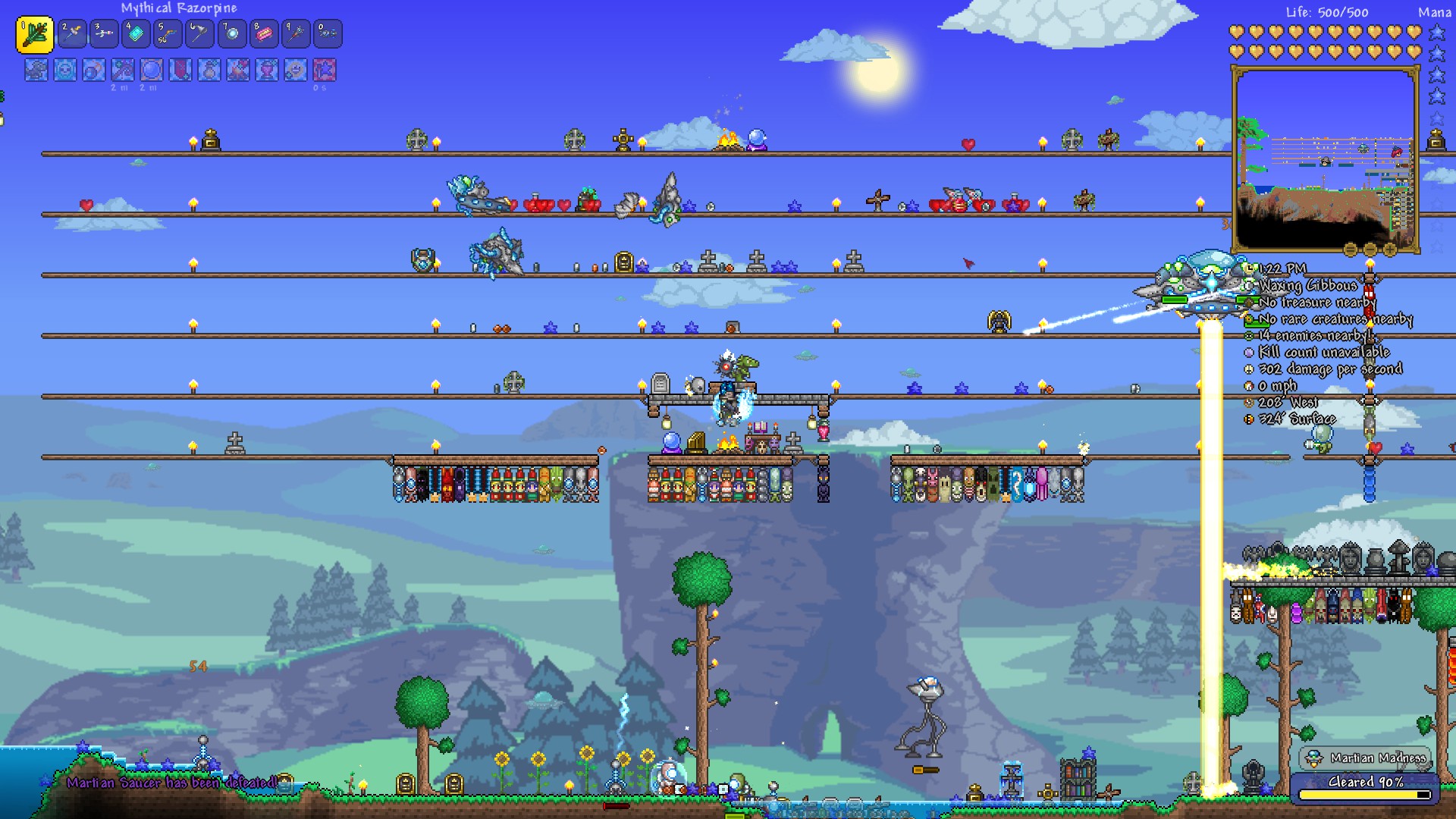The width and height of the screenshot is (1456, 819).
Task: Select the magic wand in hotbar slot 2
Action: 72,33
